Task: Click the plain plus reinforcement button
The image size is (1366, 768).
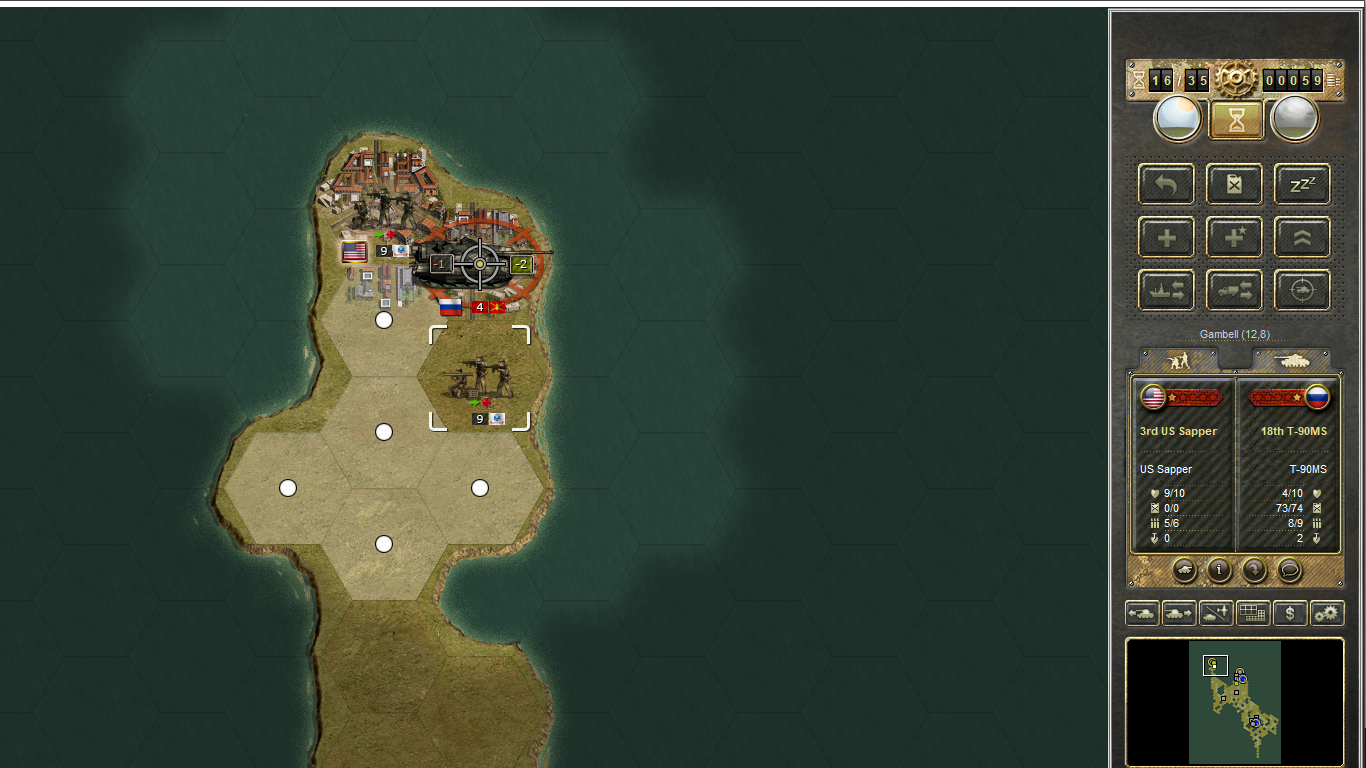Action: [1166, 238]
